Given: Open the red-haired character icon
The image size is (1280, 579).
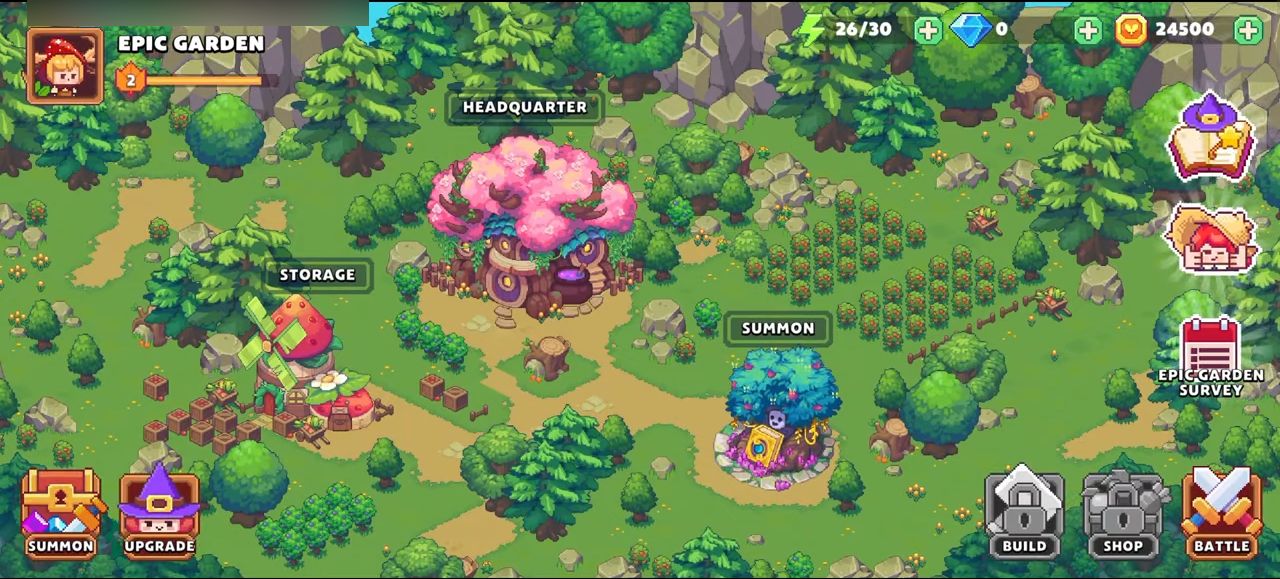Looking at the screenshot, I should 1211,240.
